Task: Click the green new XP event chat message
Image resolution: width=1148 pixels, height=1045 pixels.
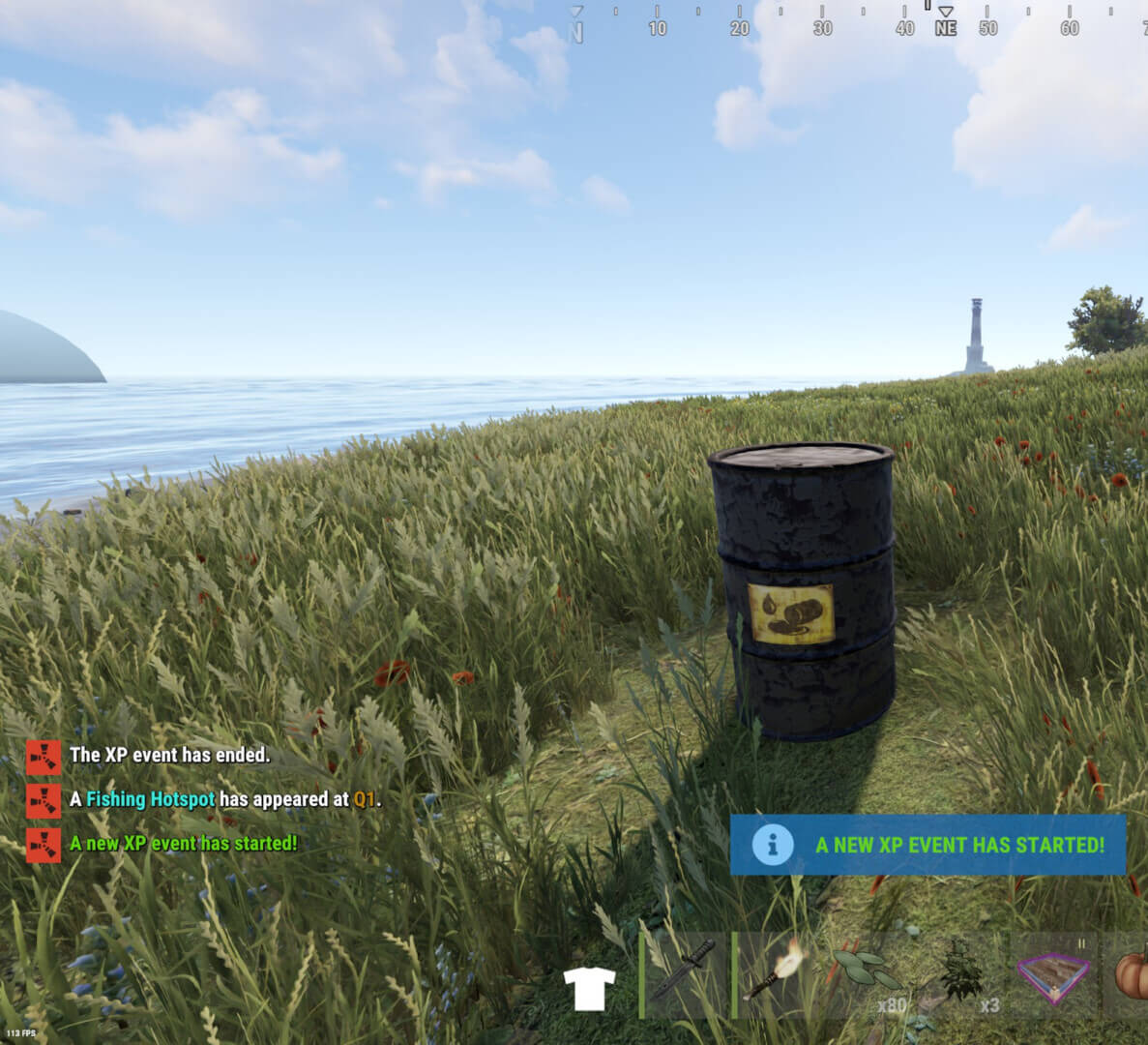Action: (x=183, y=843)
